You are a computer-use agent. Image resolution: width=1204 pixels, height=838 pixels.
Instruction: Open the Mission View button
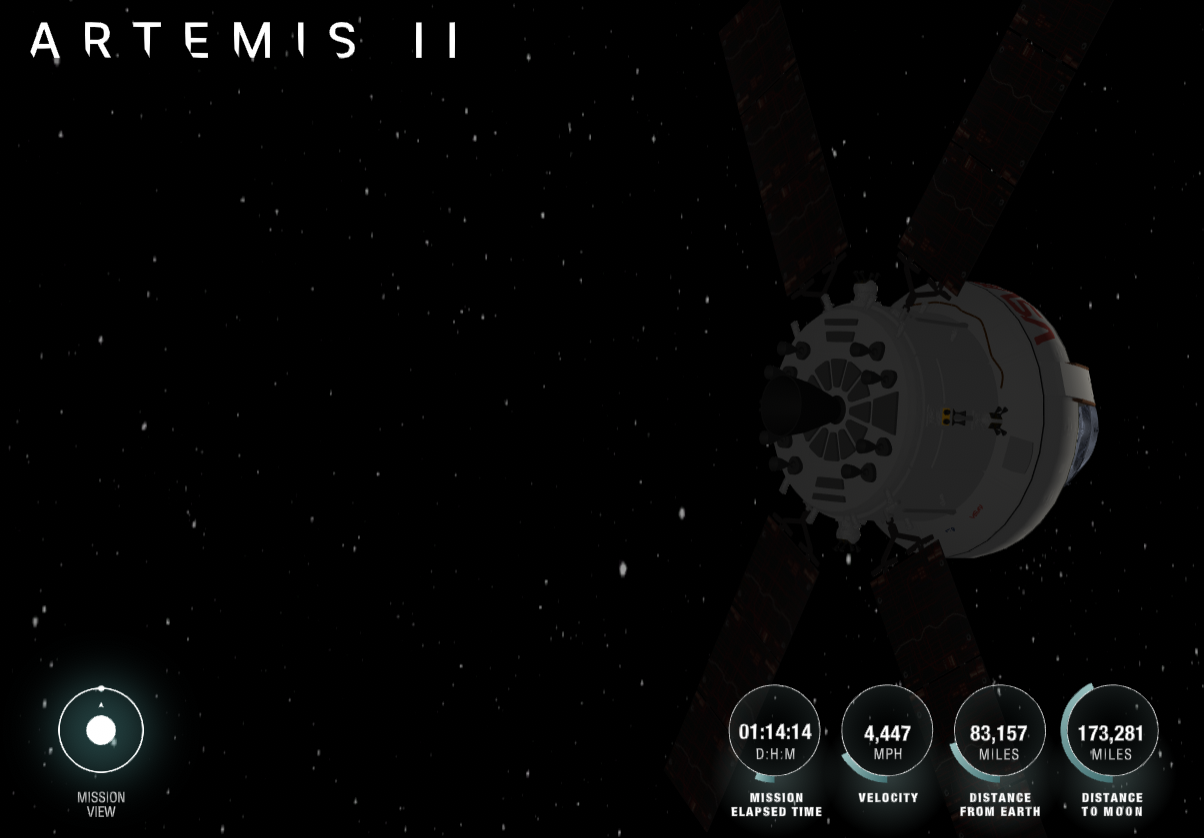pyautogui.click(x=101, y=731)
